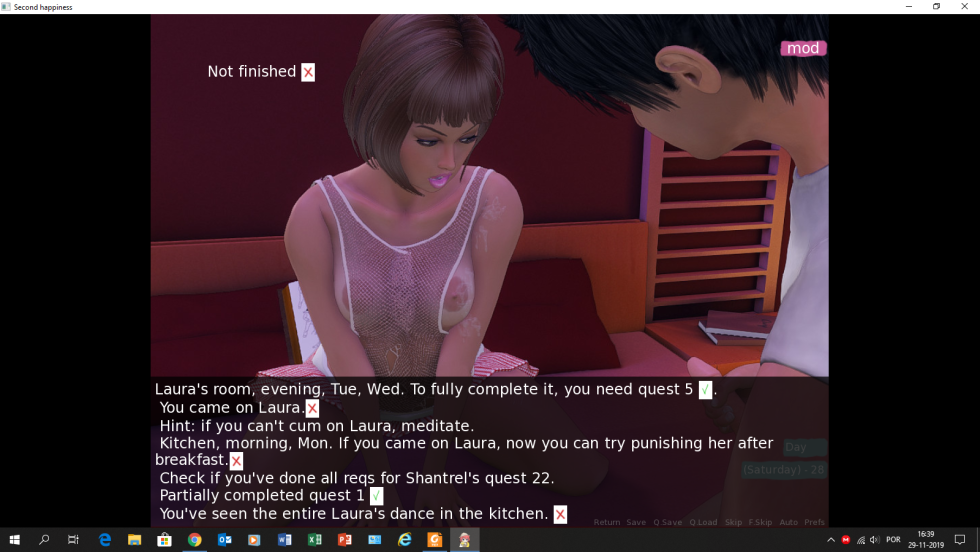
Task: Activate F.Skip fast skip
Action: pyautogui.click(x=760, y=522)
